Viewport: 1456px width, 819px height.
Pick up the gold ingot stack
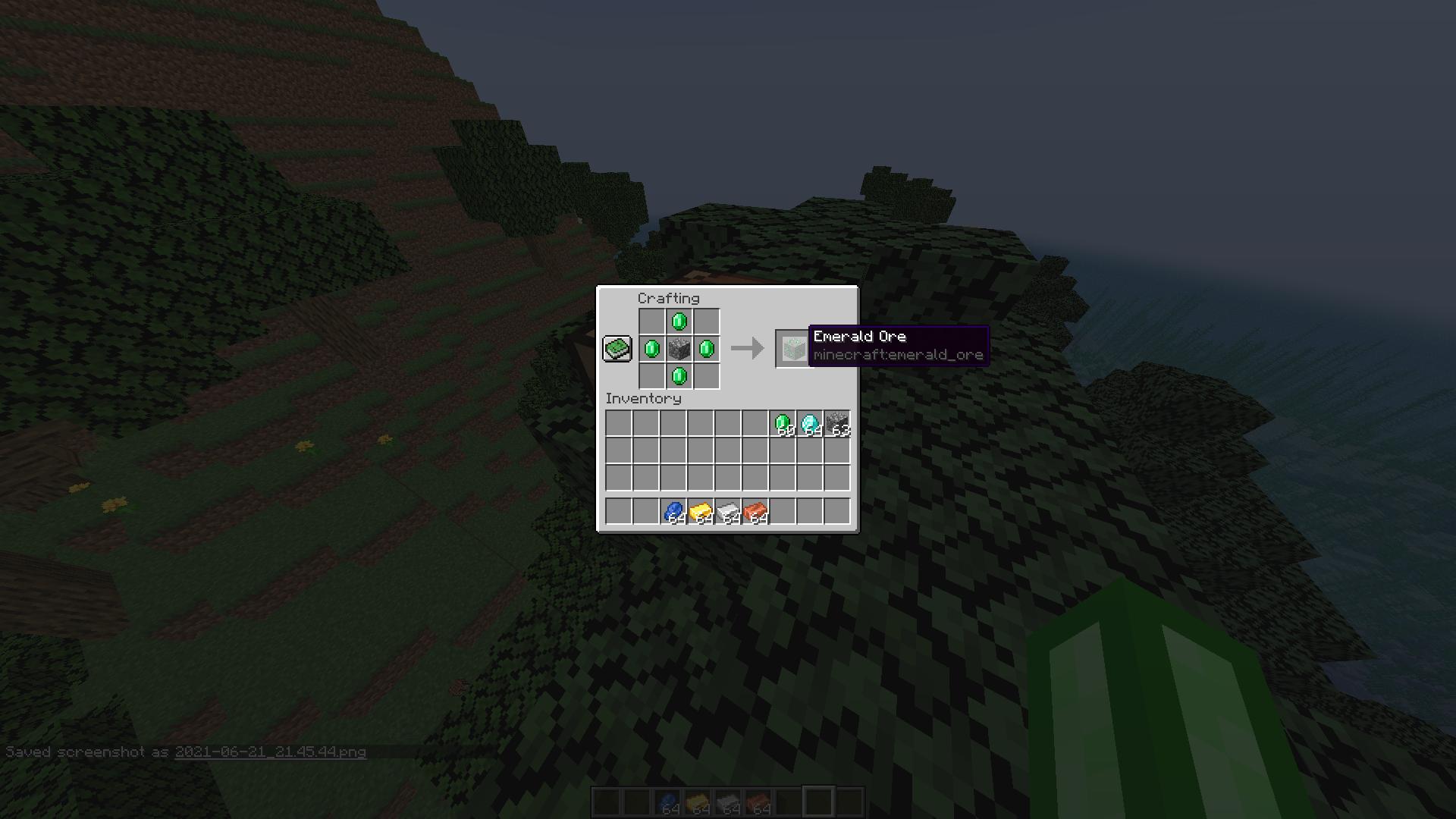(702, 511)
